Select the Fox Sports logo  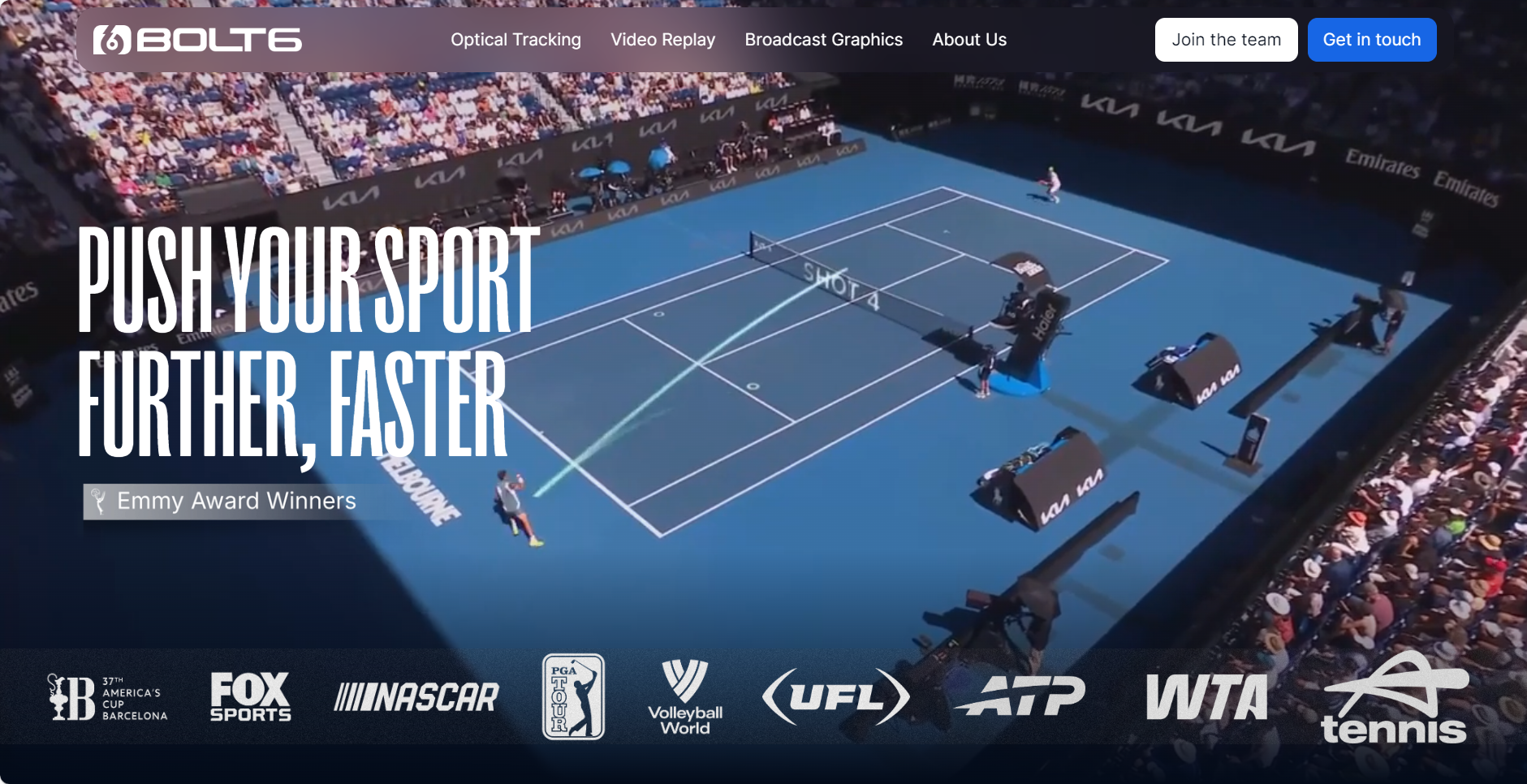(x=250, y=697)
